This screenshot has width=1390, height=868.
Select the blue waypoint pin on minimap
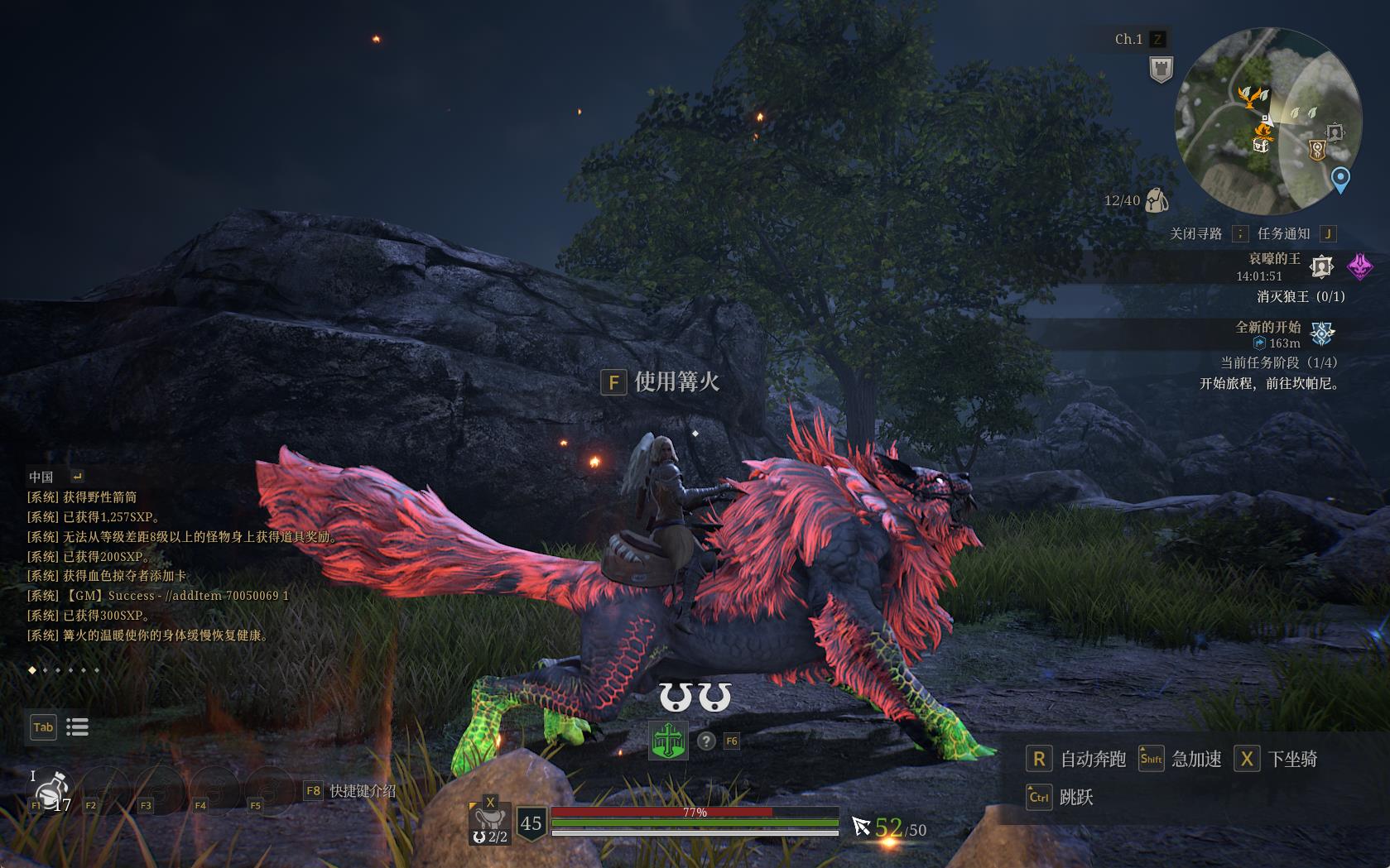[1339, 179]
